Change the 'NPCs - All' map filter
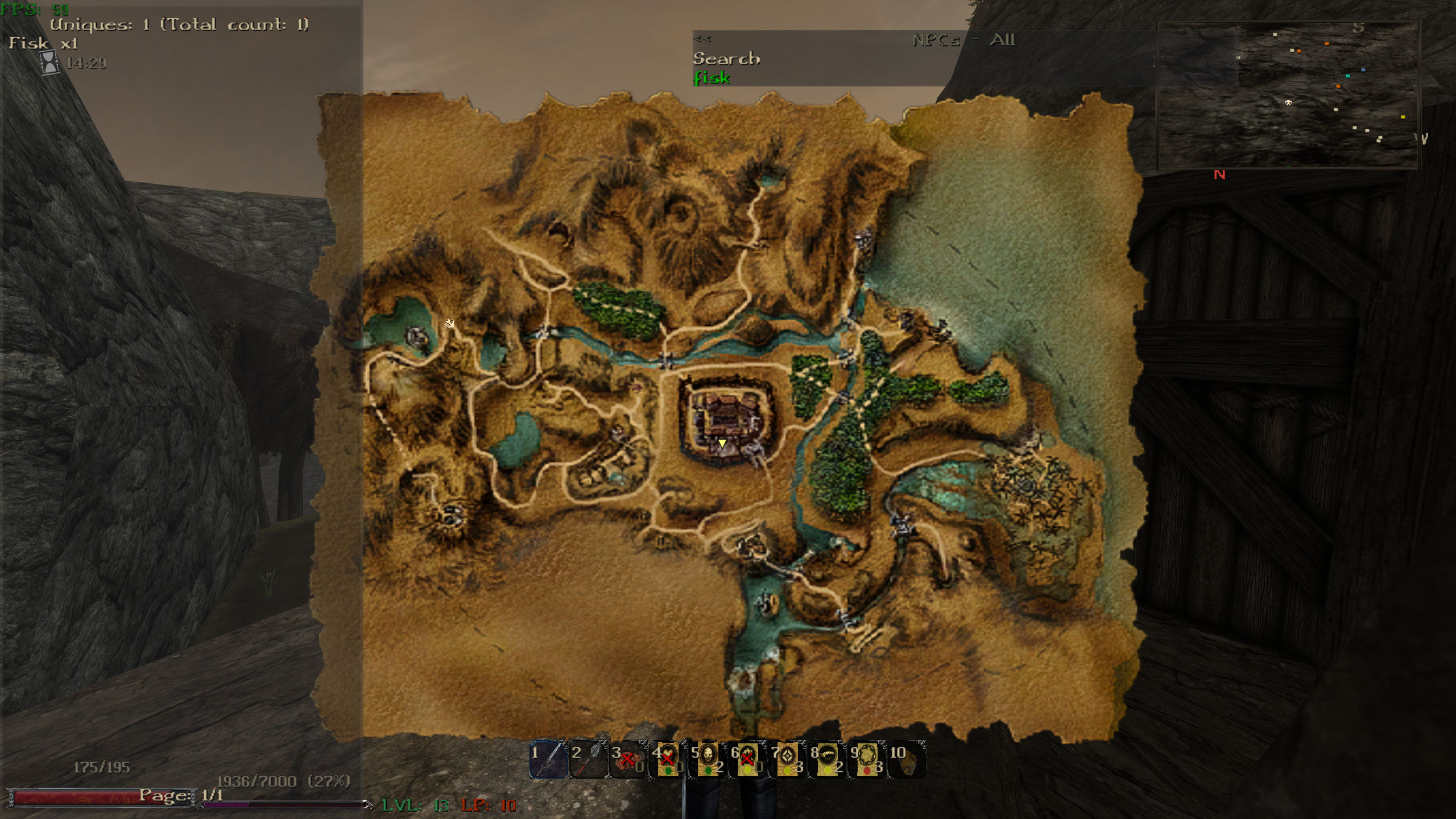The width and height of the screenshot is (1456, 819). pyautogui.click(x=963, y=40)
